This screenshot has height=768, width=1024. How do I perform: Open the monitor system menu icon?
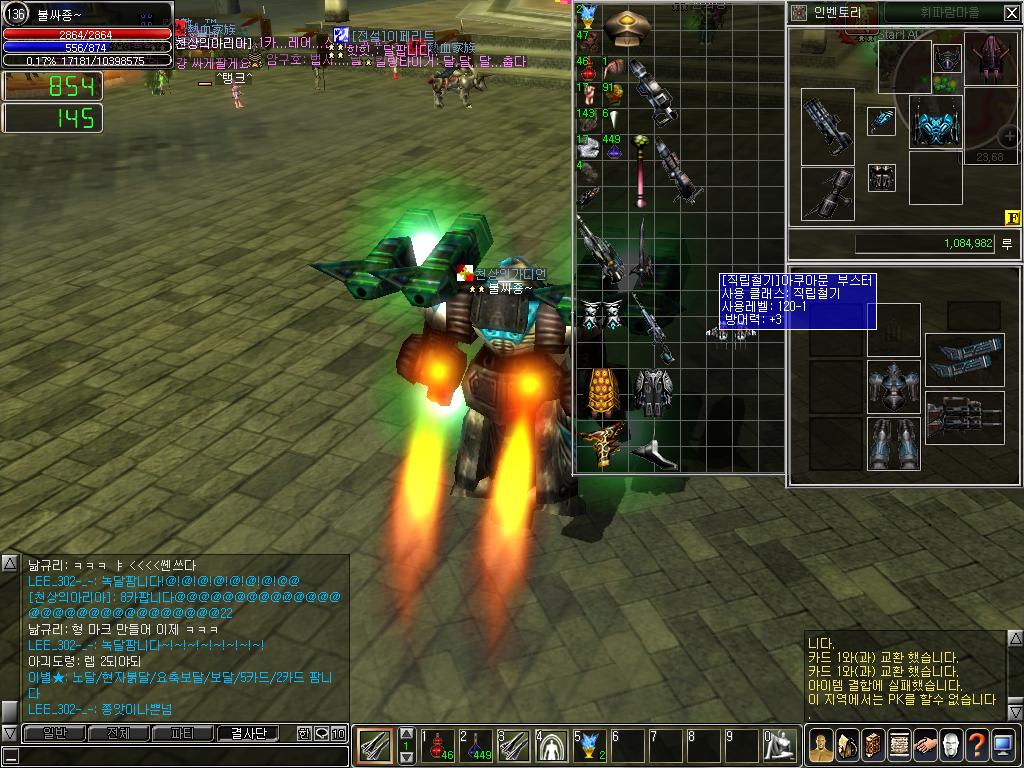(x=1003, y=745)
